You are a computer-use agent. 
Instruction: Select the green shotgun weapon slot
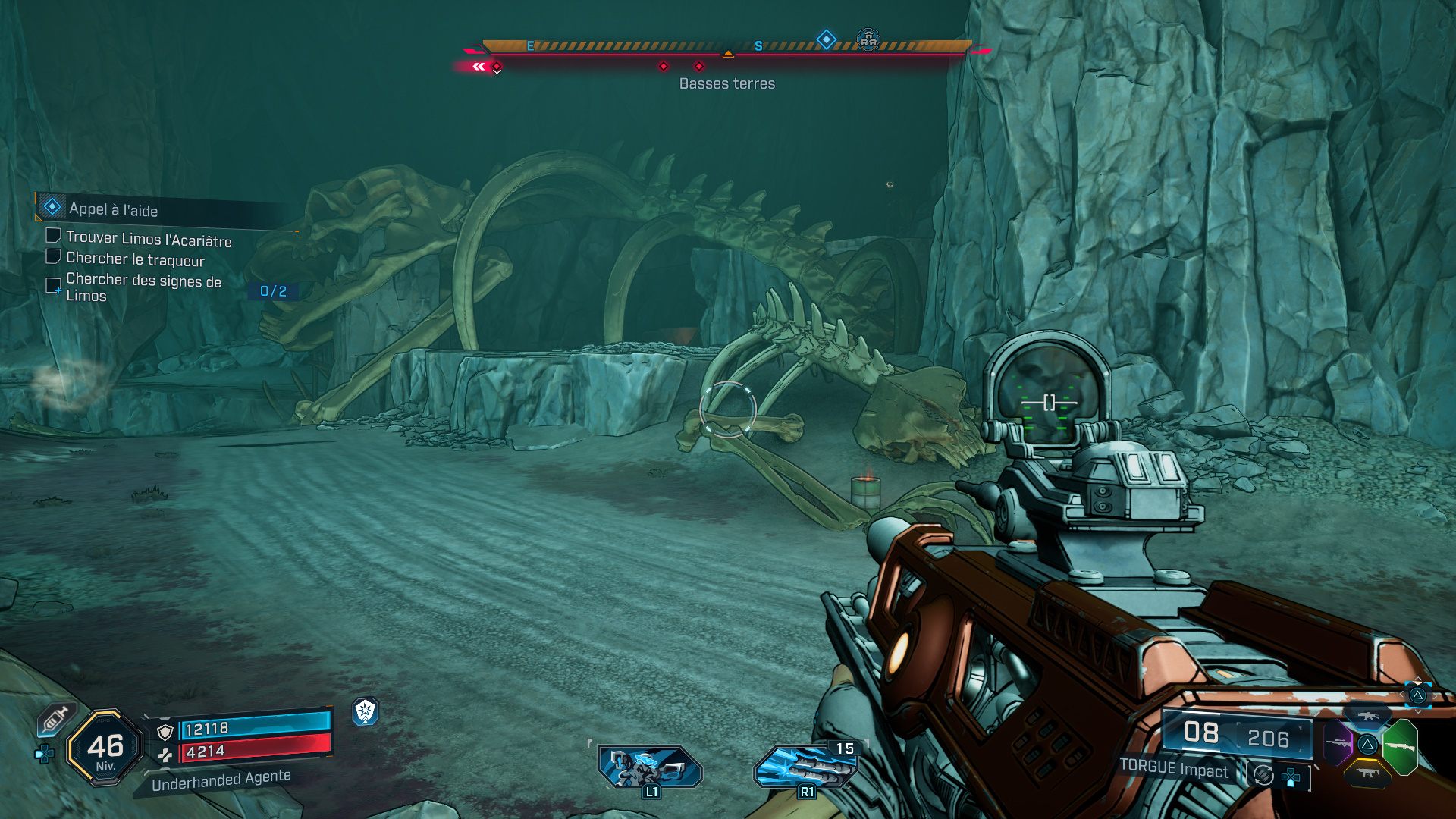click(1400, 746)
